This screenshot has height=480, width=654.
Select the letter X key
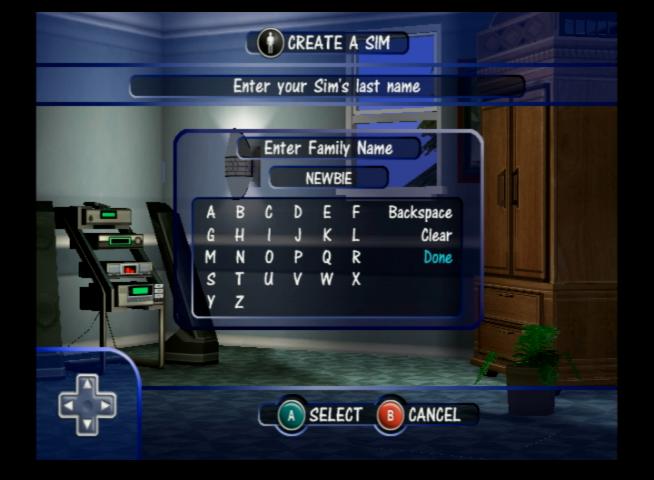point(356,280)
